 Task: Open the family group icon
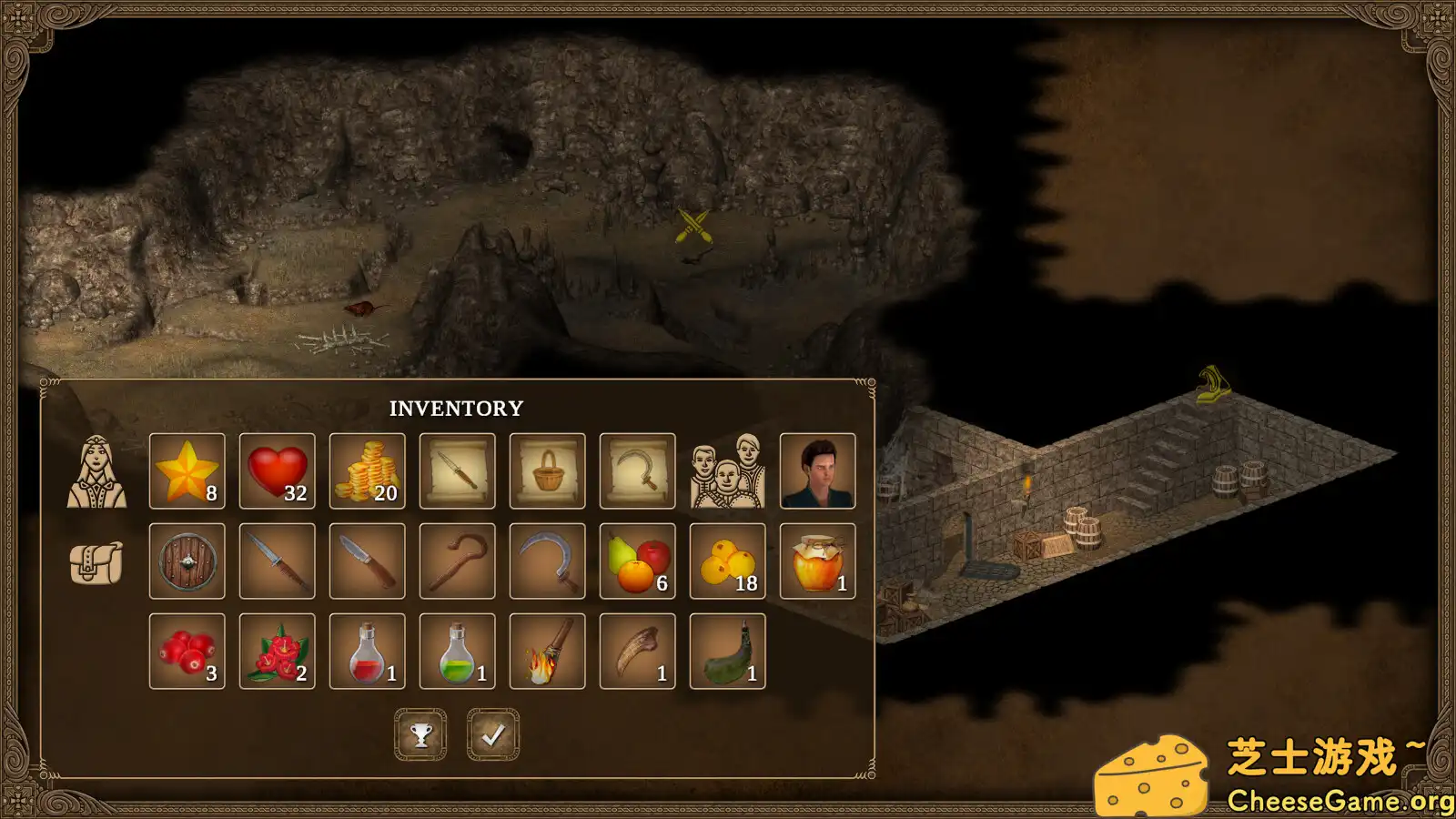[x=726, y=471]
